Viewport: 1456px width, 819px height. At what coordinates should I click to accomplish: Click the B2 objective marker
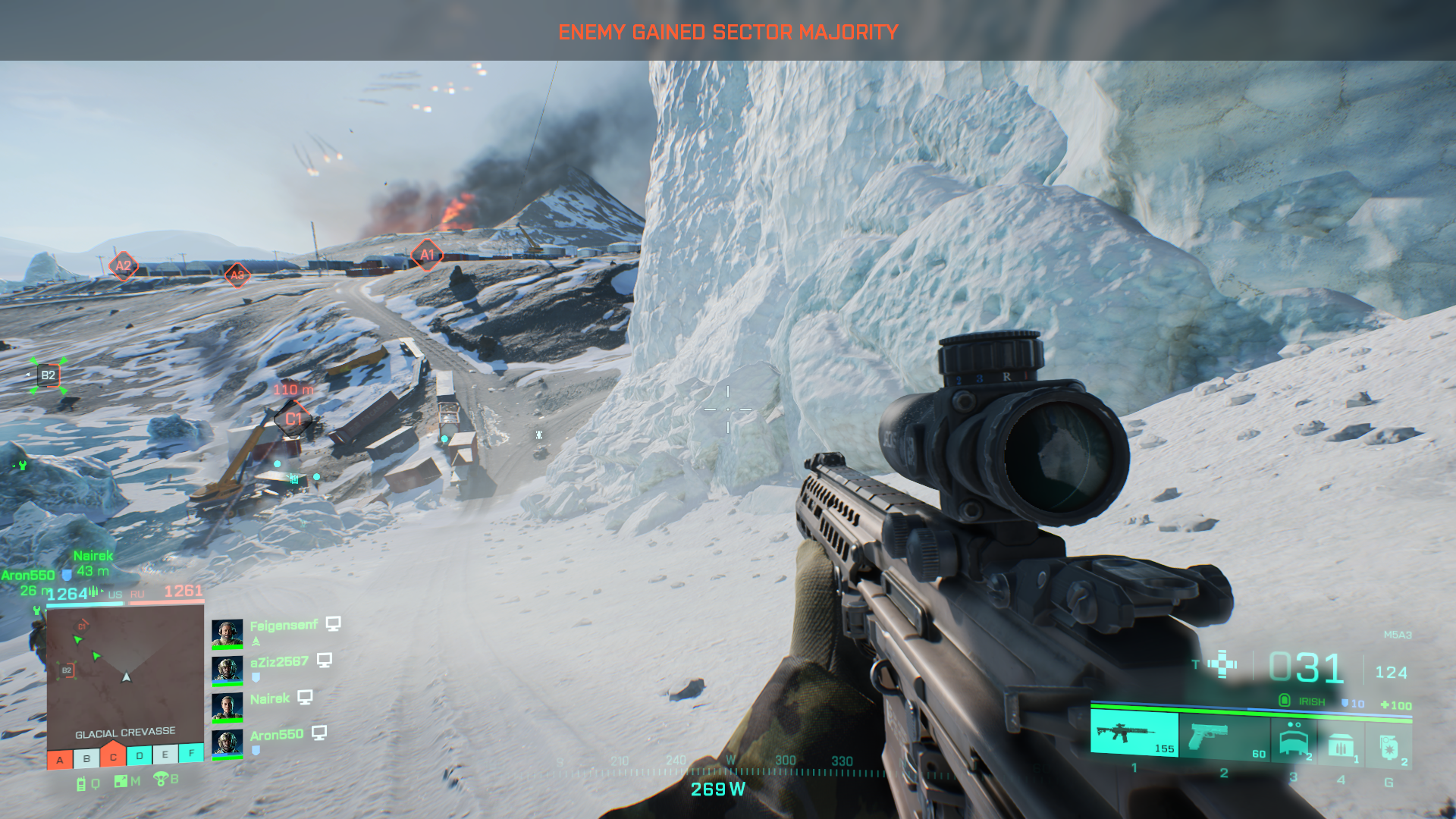coord(48,375)
